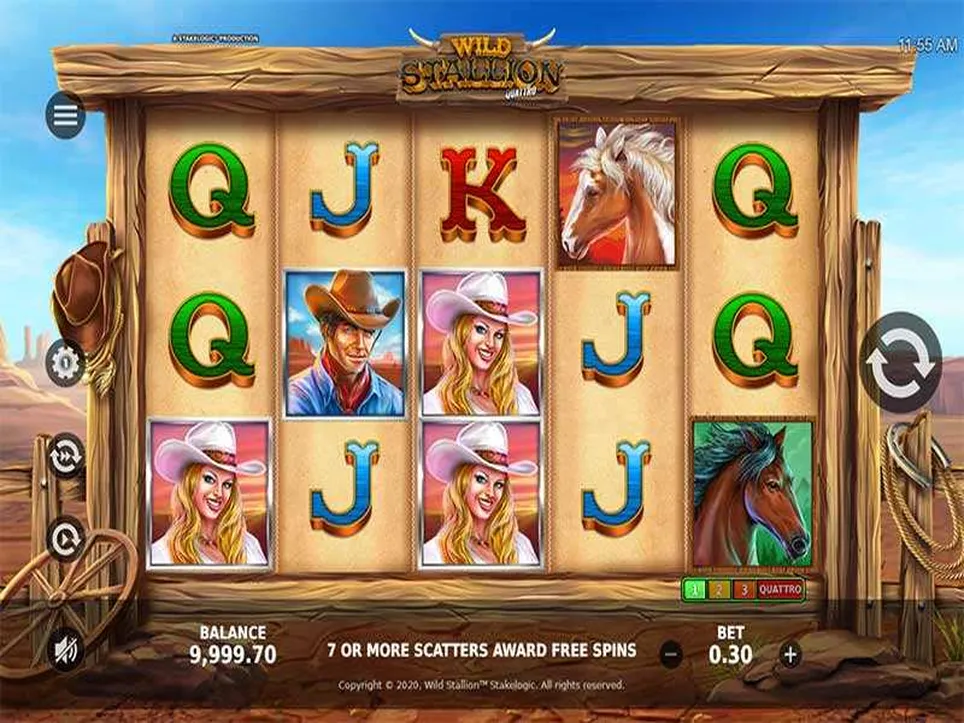Choose the QUATTRO mode button

click(x=780, y=590)
